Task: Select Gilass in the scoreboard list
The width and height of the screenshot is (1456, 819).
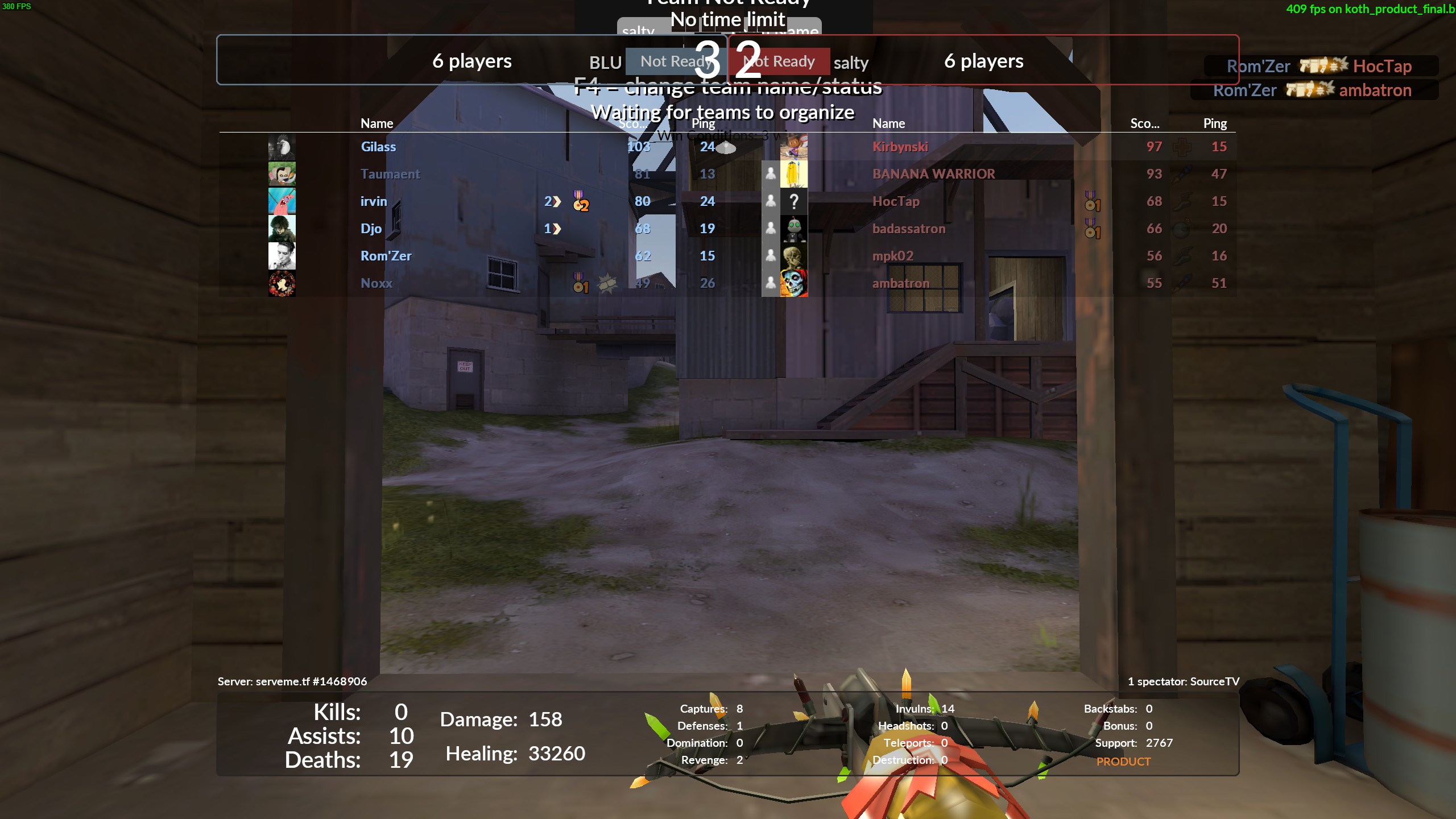Action: [378, 147]
